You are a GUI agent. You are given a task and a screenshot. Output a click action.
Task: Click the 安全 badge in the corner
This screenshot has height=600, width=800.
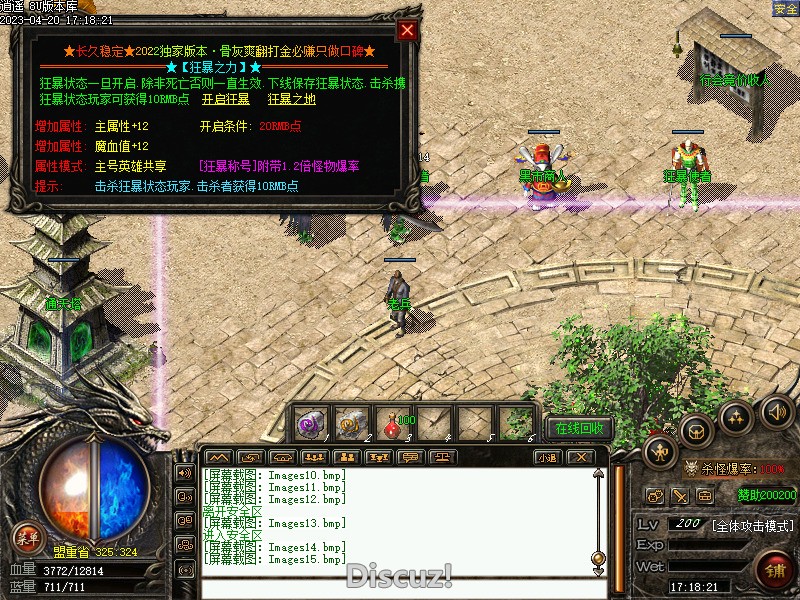785,9
